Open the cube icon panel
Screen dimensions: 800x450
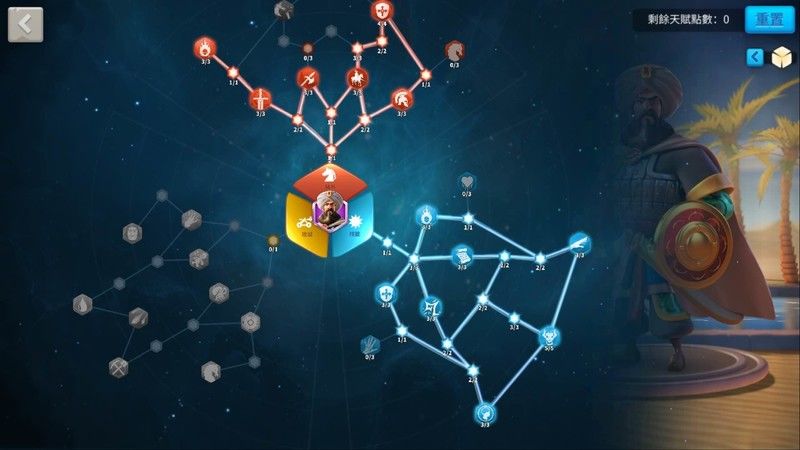[x=781, y=58]
